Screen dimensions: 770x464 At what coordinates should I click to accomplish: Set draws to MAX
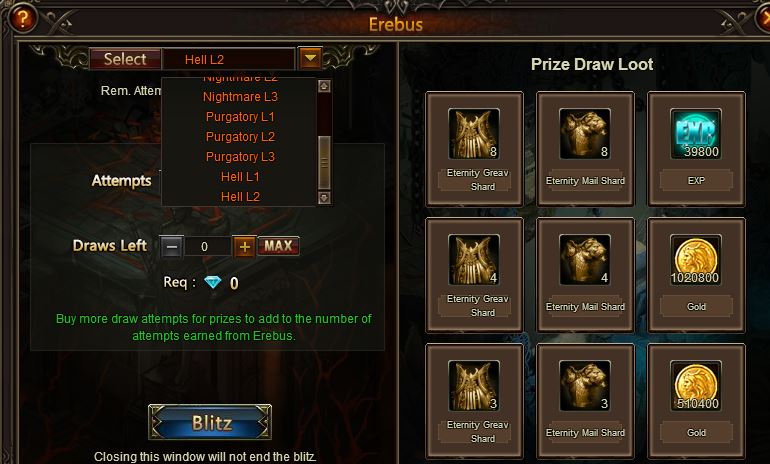click(x=278, y=246)
